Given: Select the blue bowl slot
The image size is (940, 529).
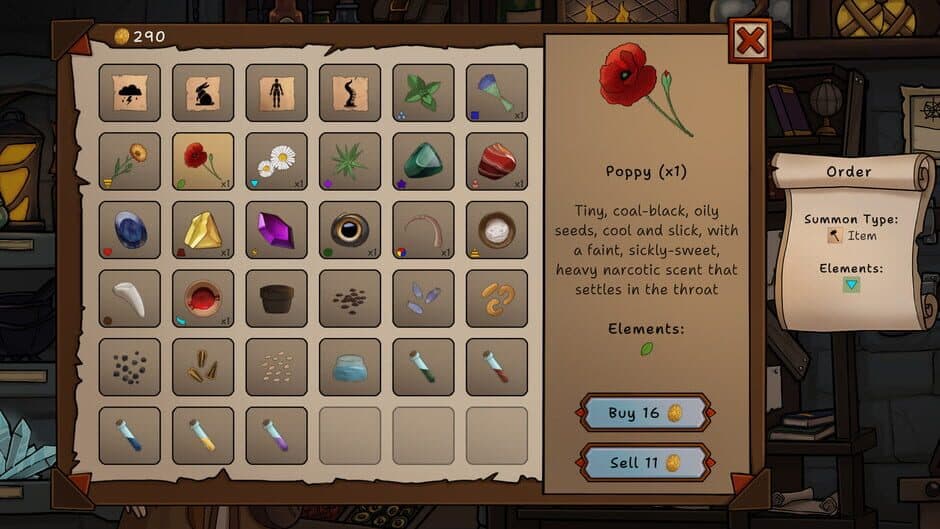Looking at the screenshot, I should click(x=350, y=367).
